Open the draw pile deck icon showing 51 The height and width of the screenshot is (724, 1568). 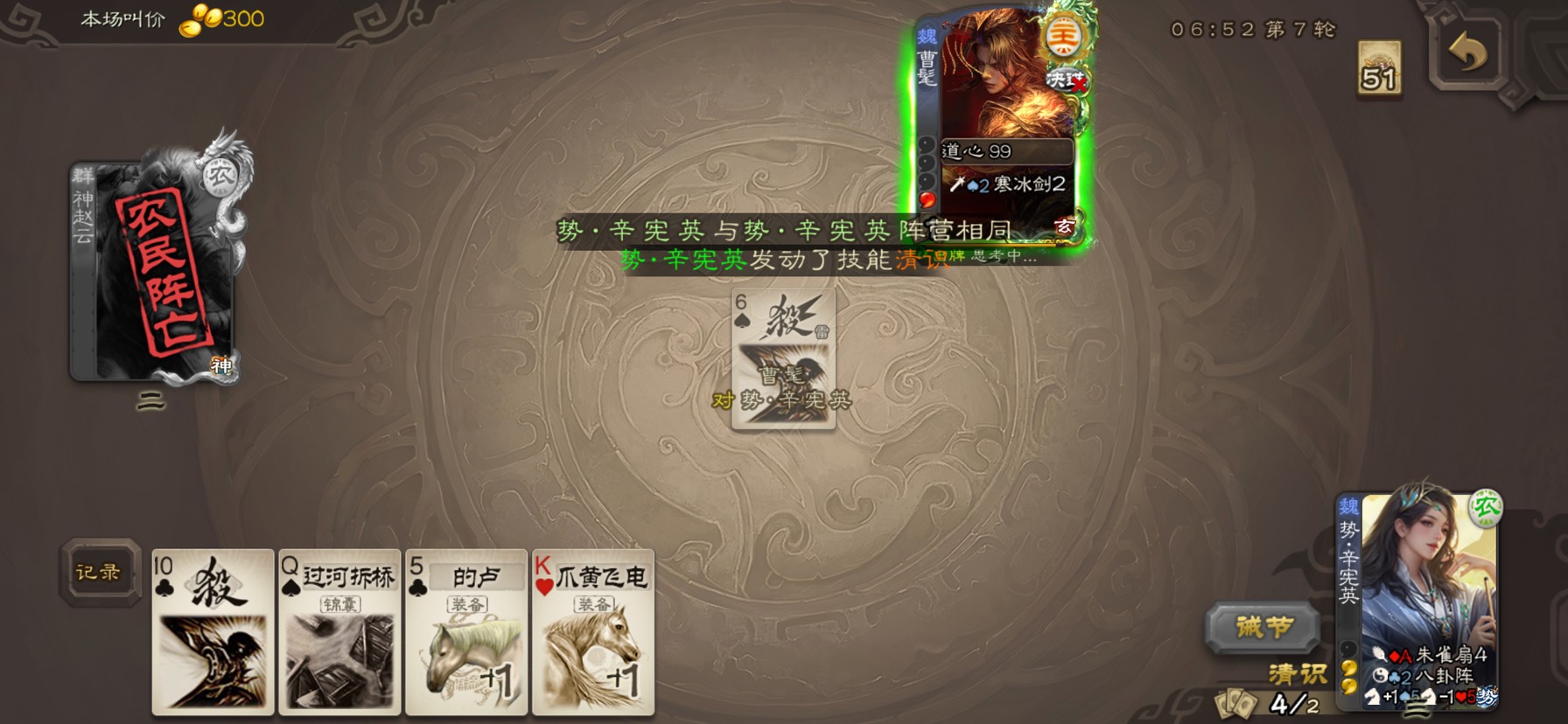(1379, 70)
